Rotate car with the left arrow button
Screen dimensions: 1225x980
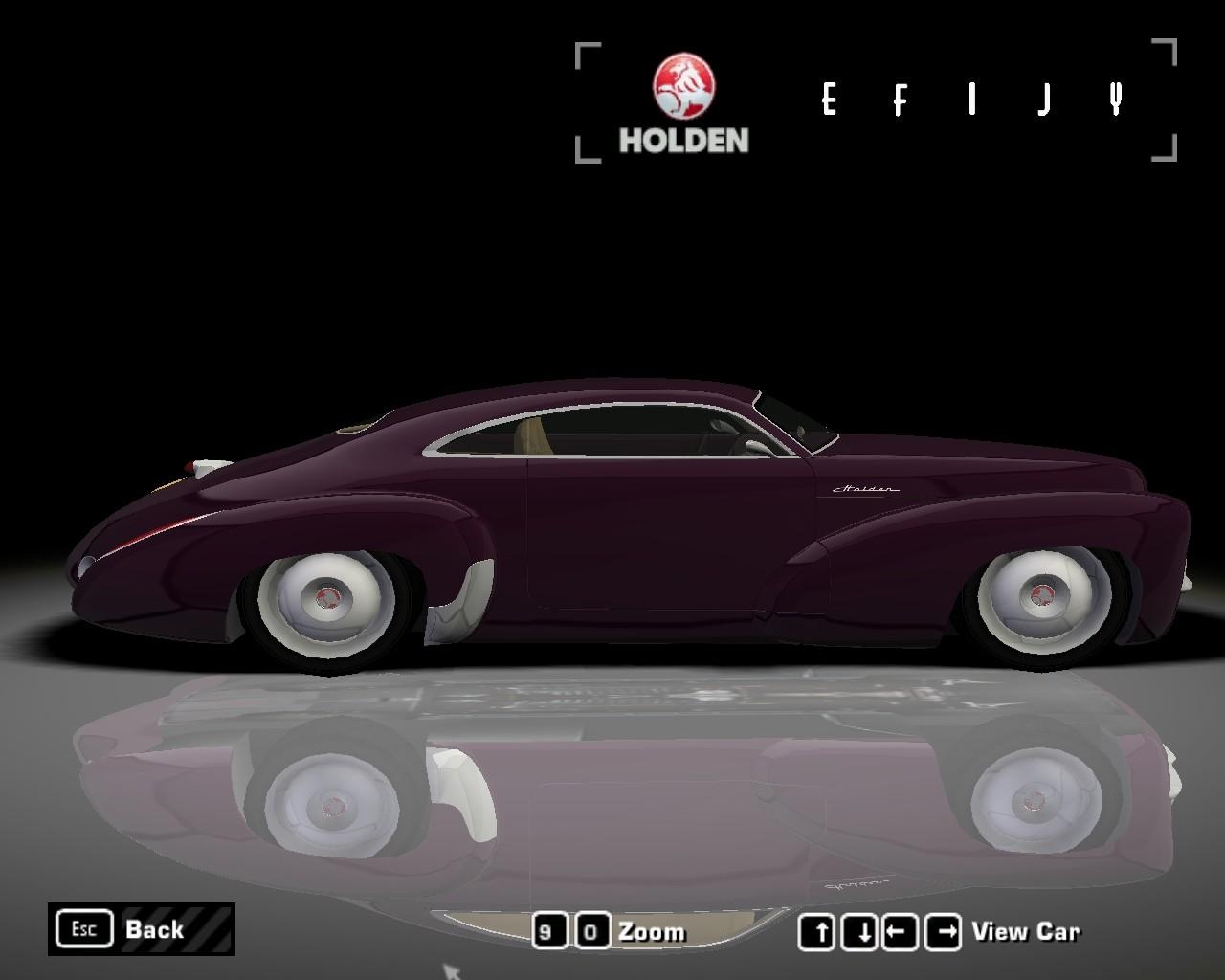pos(901,931)
